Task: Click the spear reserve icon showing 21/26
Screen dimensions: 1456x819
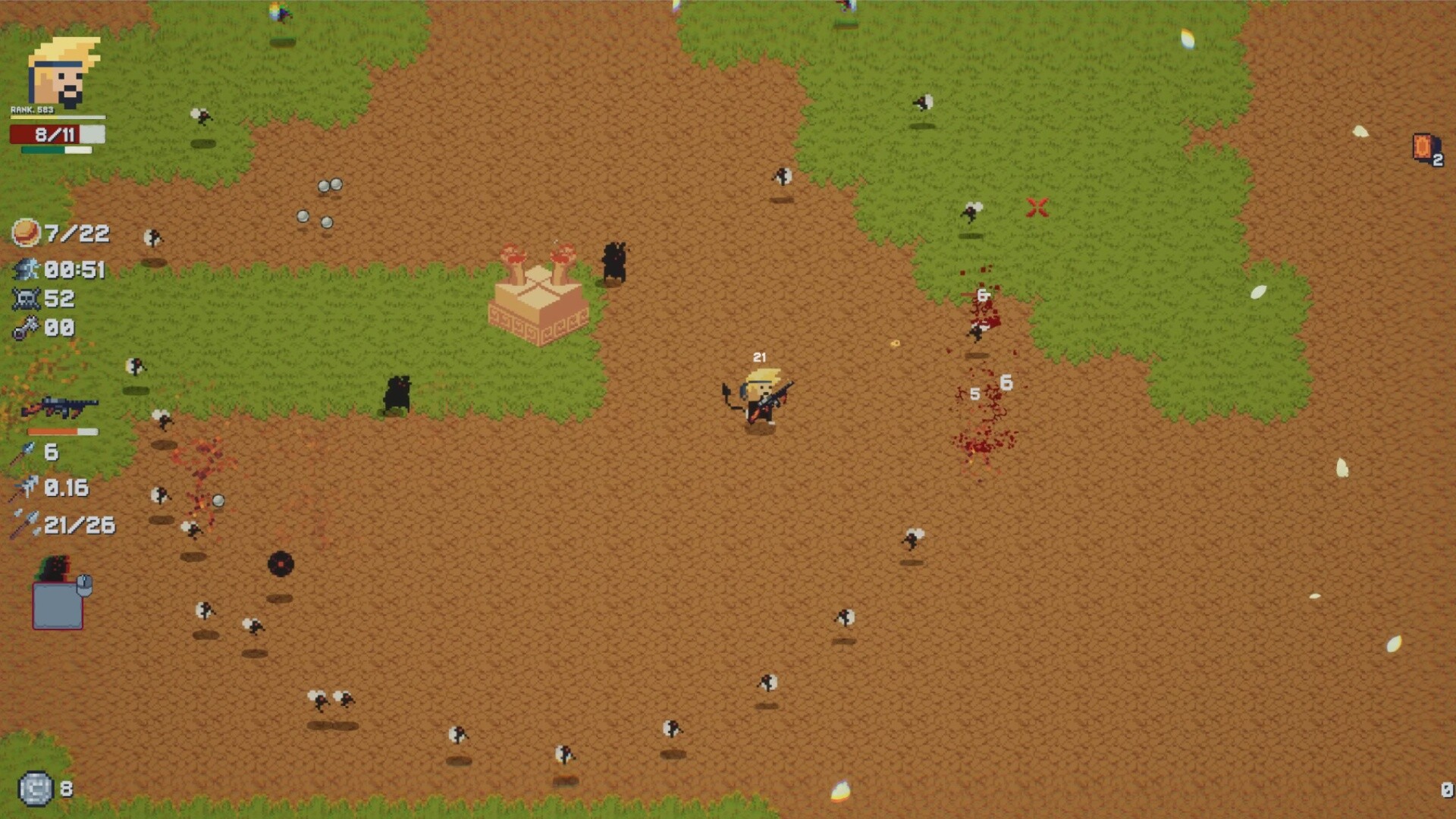Action: point(24,523)
